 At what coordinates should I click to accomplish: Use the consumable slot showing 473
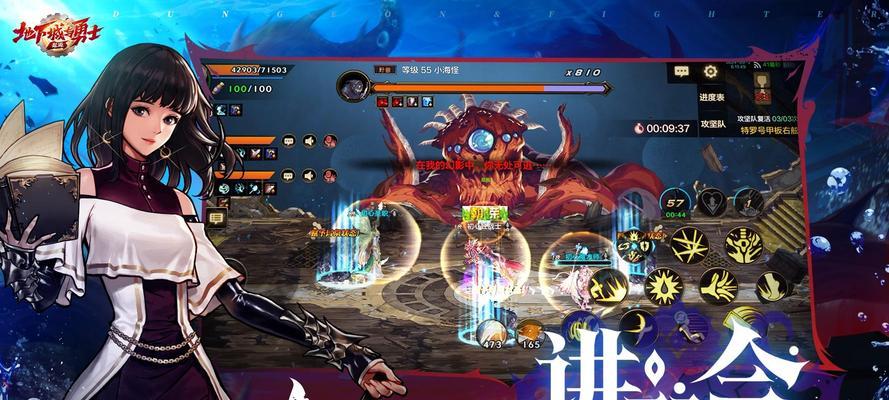pyautogui.click(x=491, y=334)
